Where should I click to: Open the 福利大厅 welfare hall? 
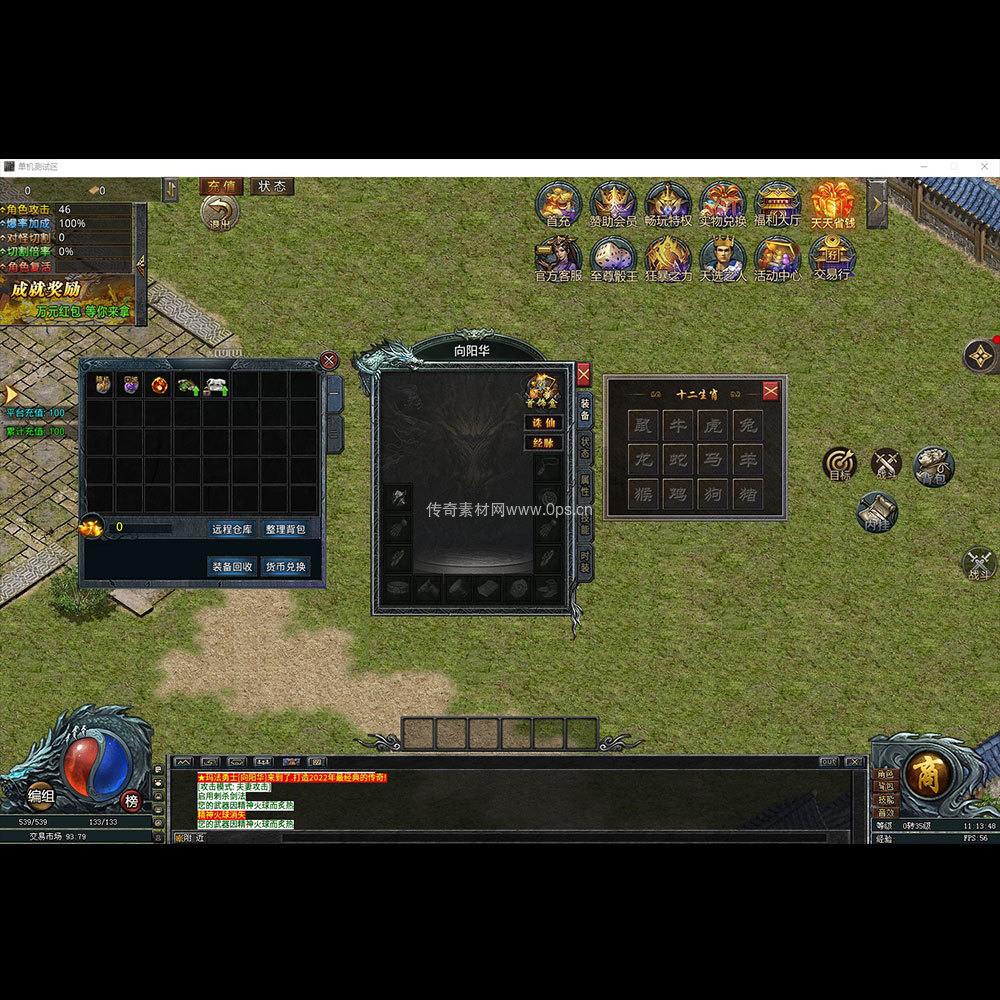pos(777,203)
